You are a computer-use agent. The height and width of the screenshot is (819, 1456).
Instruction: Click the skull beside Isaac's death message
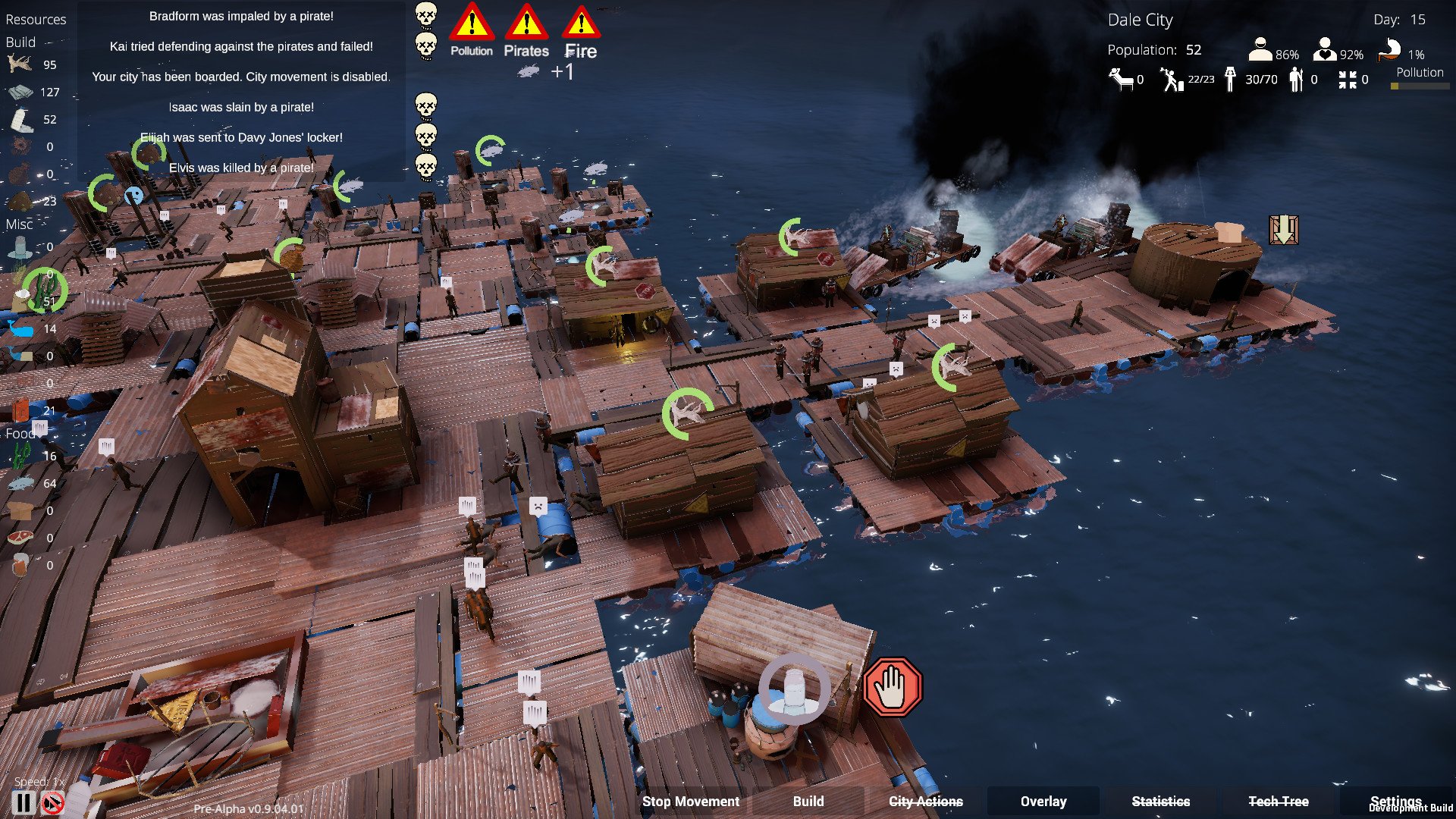(426, 106)
